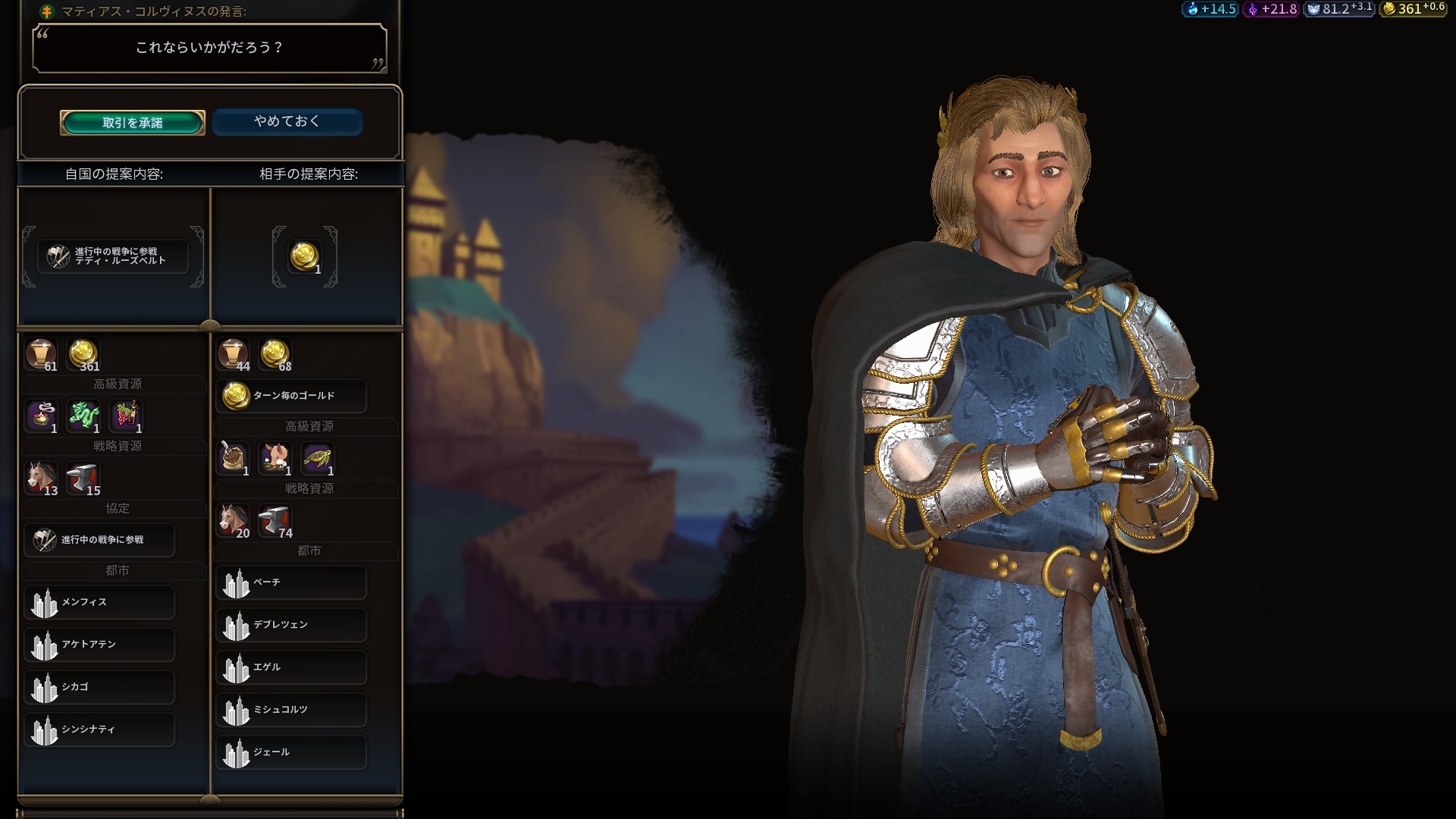
Task: Accept the deal with 取引を承諾
Action: point(133,123)
